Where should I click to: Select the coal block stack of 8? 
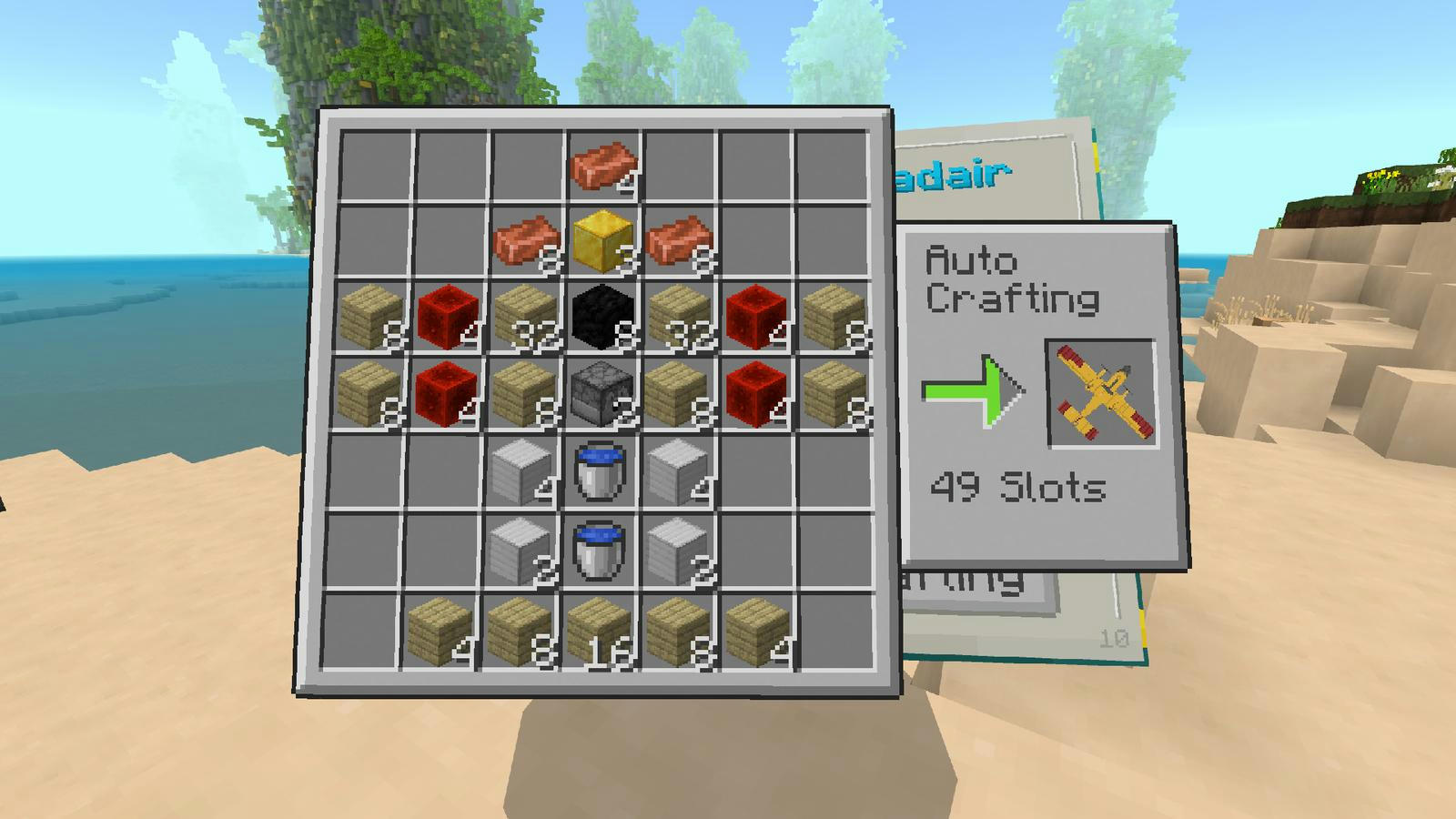[600, 315]
